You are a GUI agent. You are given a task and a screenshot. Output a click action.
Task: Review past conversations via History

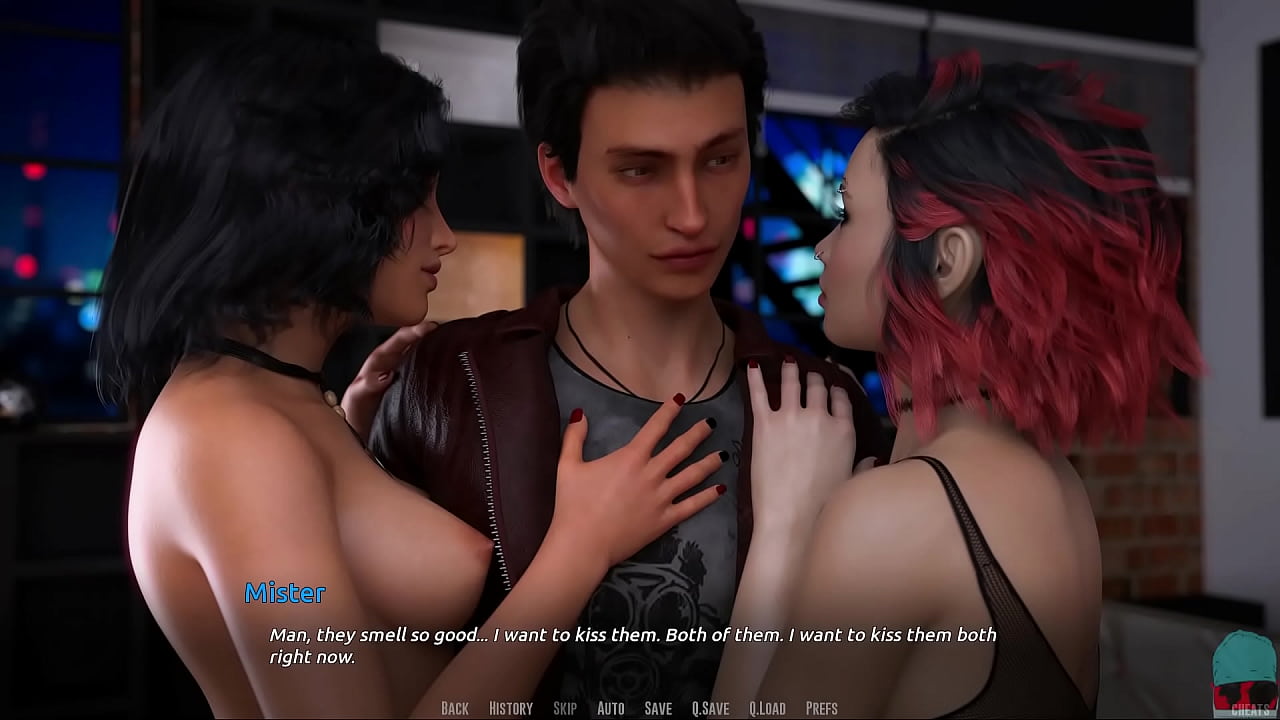[510, 707]
